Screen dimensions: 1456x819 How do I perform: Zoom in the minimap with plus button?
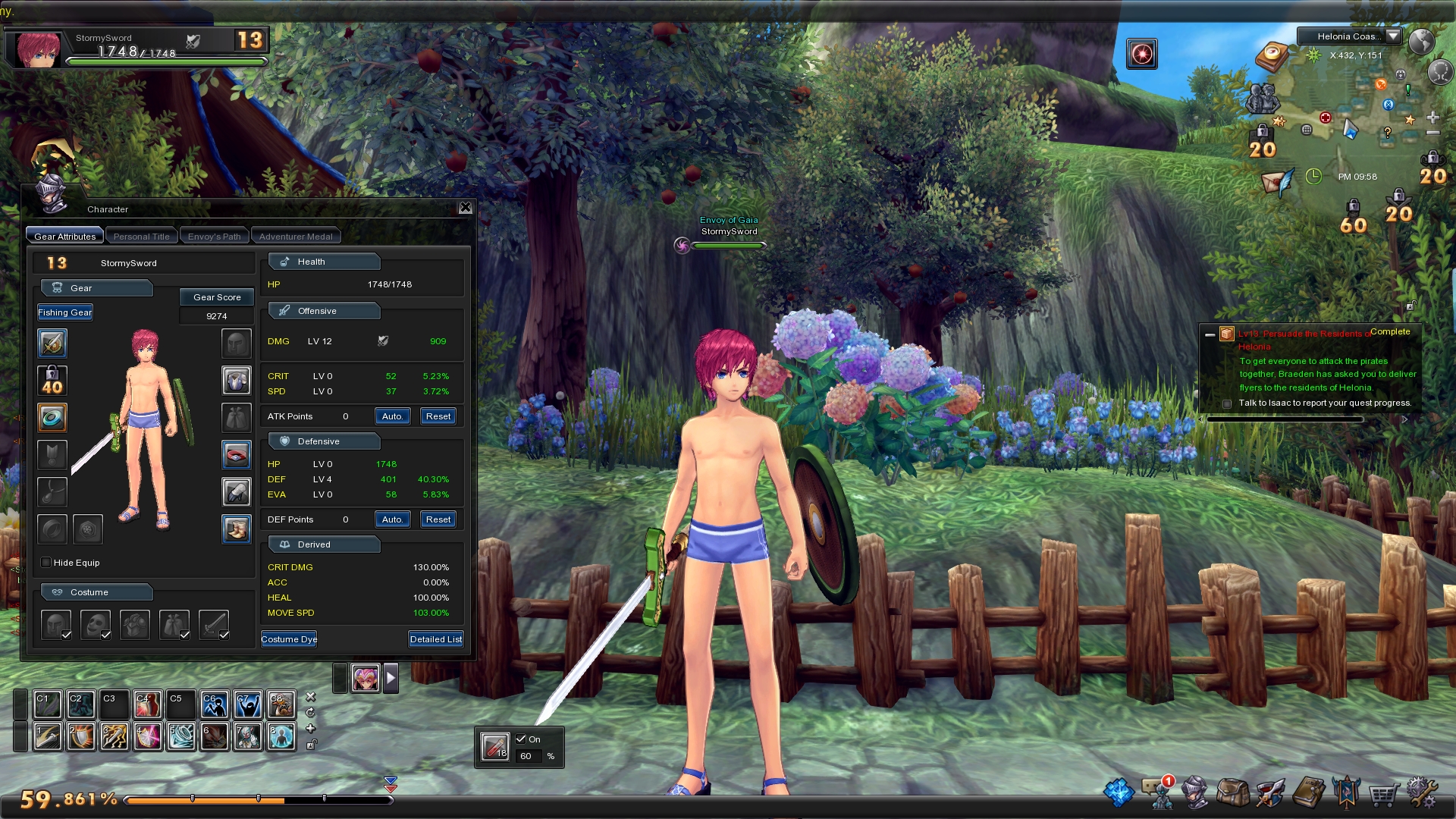click(x=1432, y=118)
